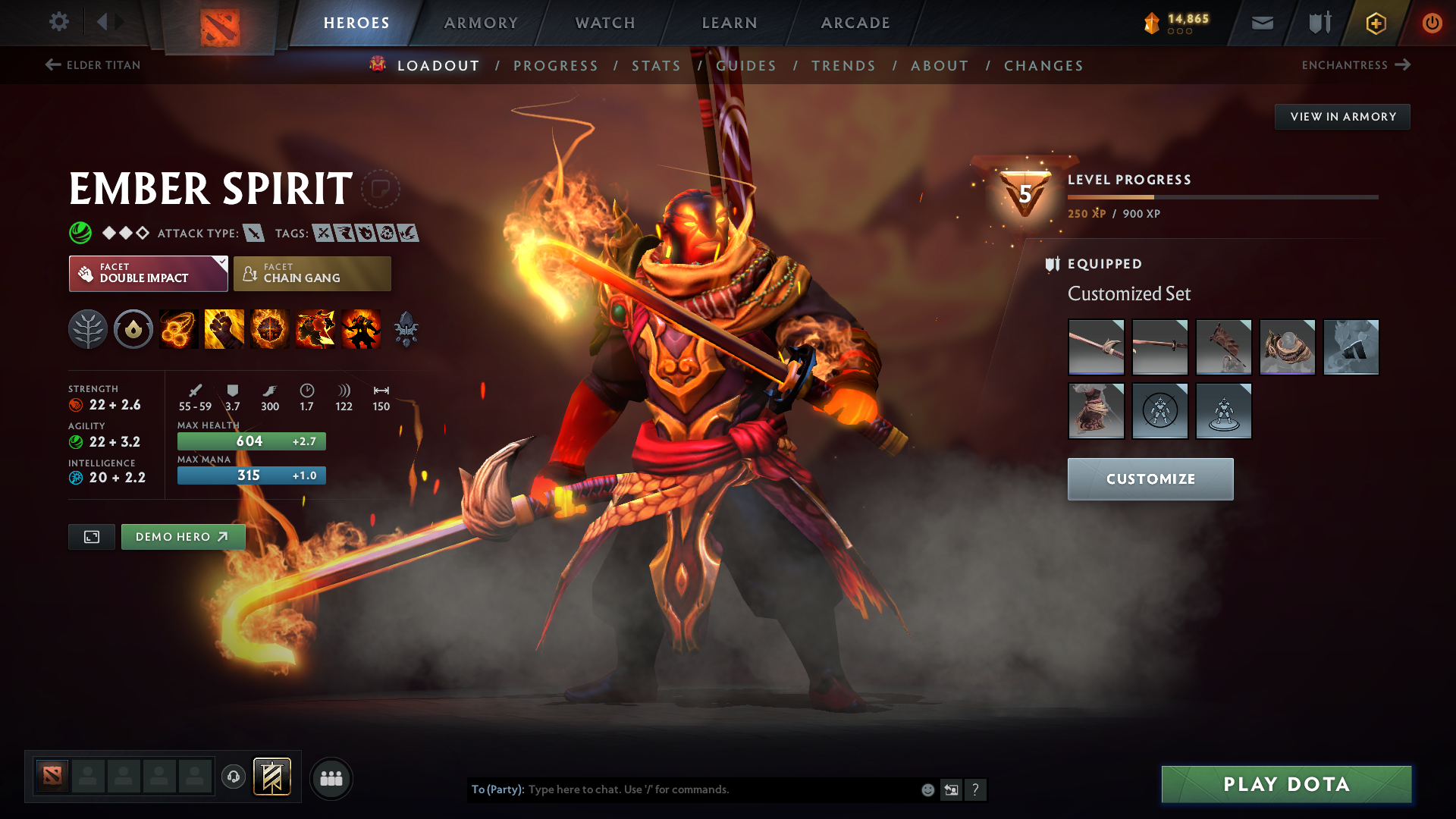
Task: Switch to the Chain Gang facet
Action: click(311, 273)
